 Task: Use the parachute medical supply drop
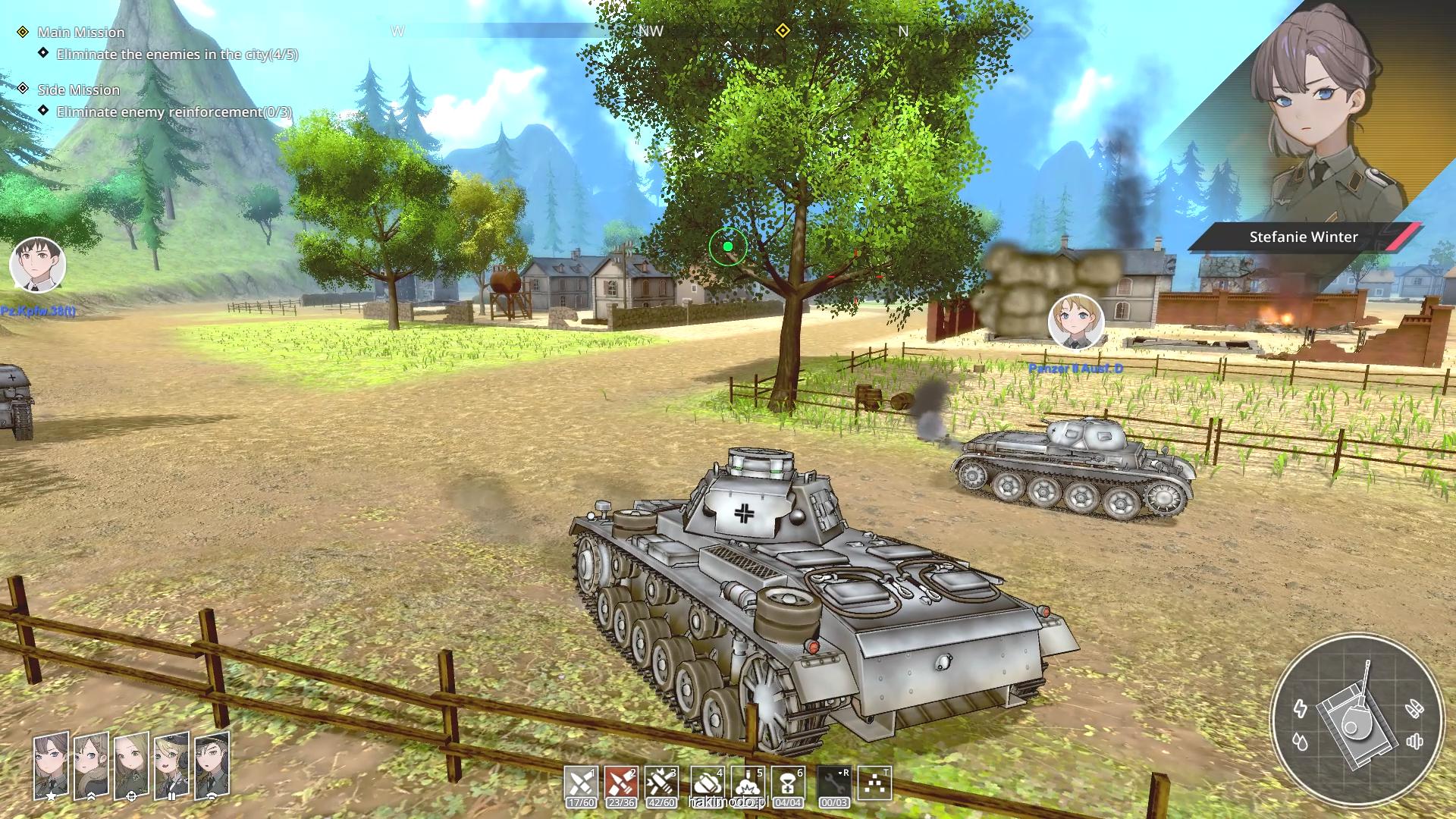(x=788, y=783)
